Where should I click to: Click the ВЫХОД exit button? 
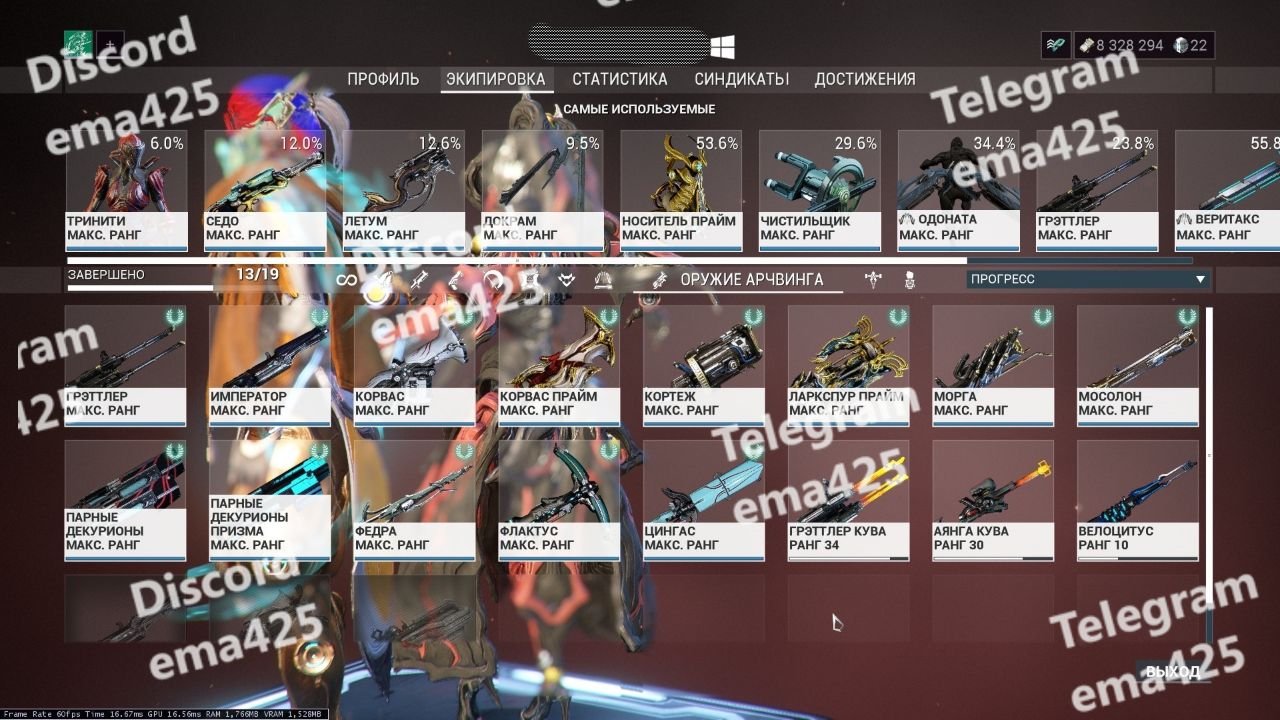click(1171, 671)
